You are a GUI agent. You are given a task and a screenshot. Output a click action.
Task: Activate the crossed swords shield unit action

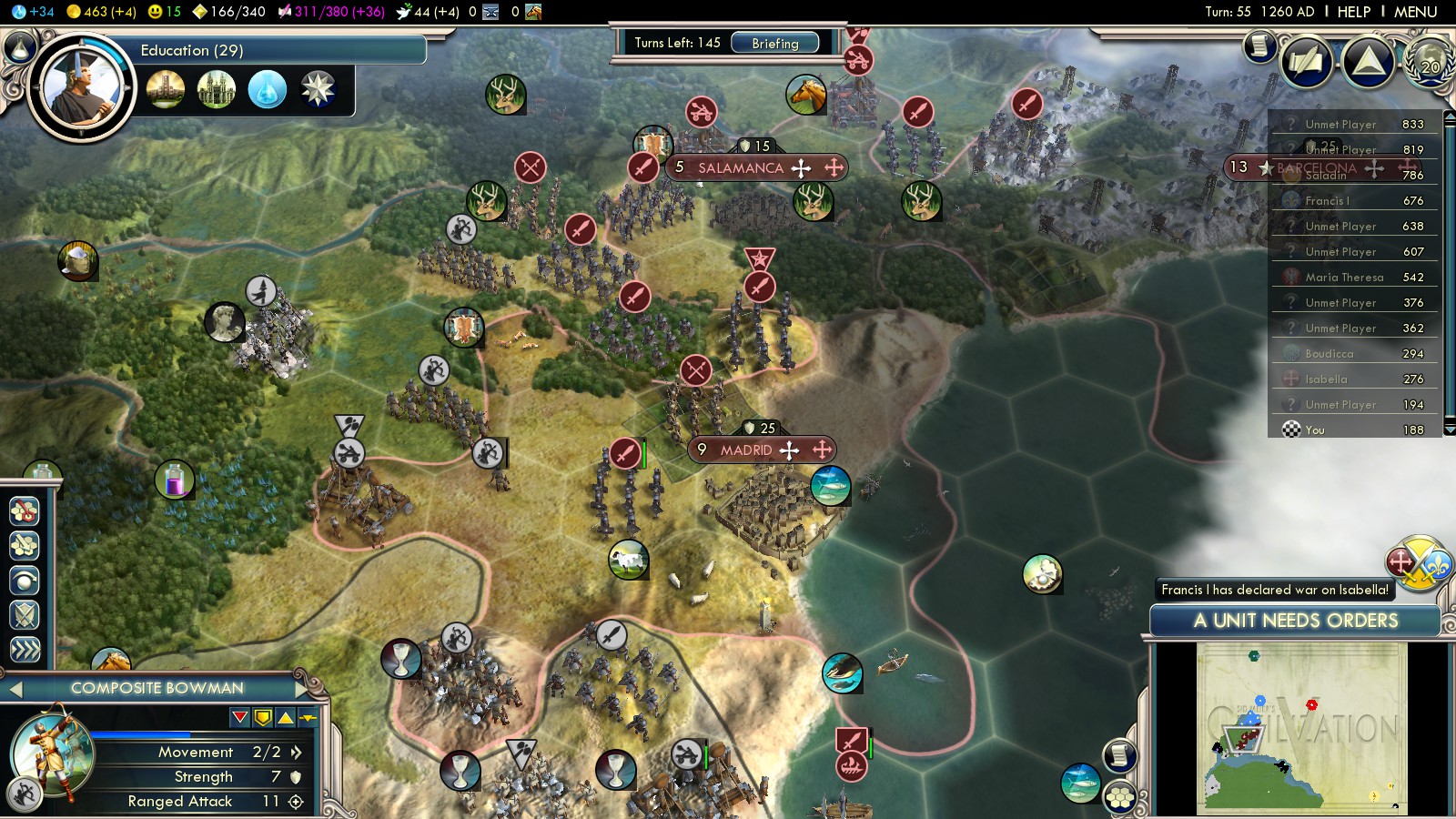(x=25, y=615)
